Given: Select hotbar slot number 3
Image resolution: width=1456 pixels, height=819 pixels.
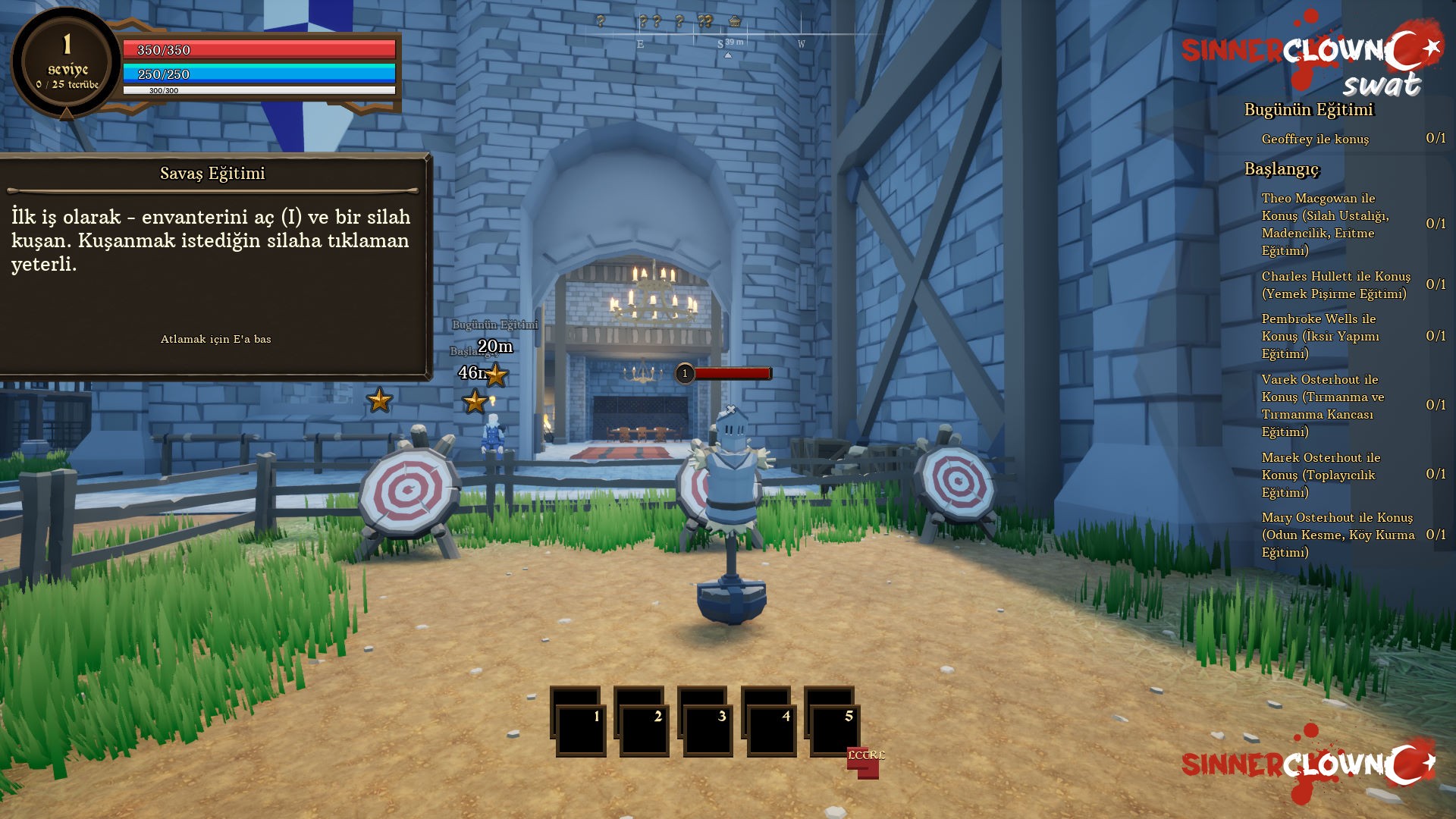Looking at the screenshot, I should click(708, 730).
